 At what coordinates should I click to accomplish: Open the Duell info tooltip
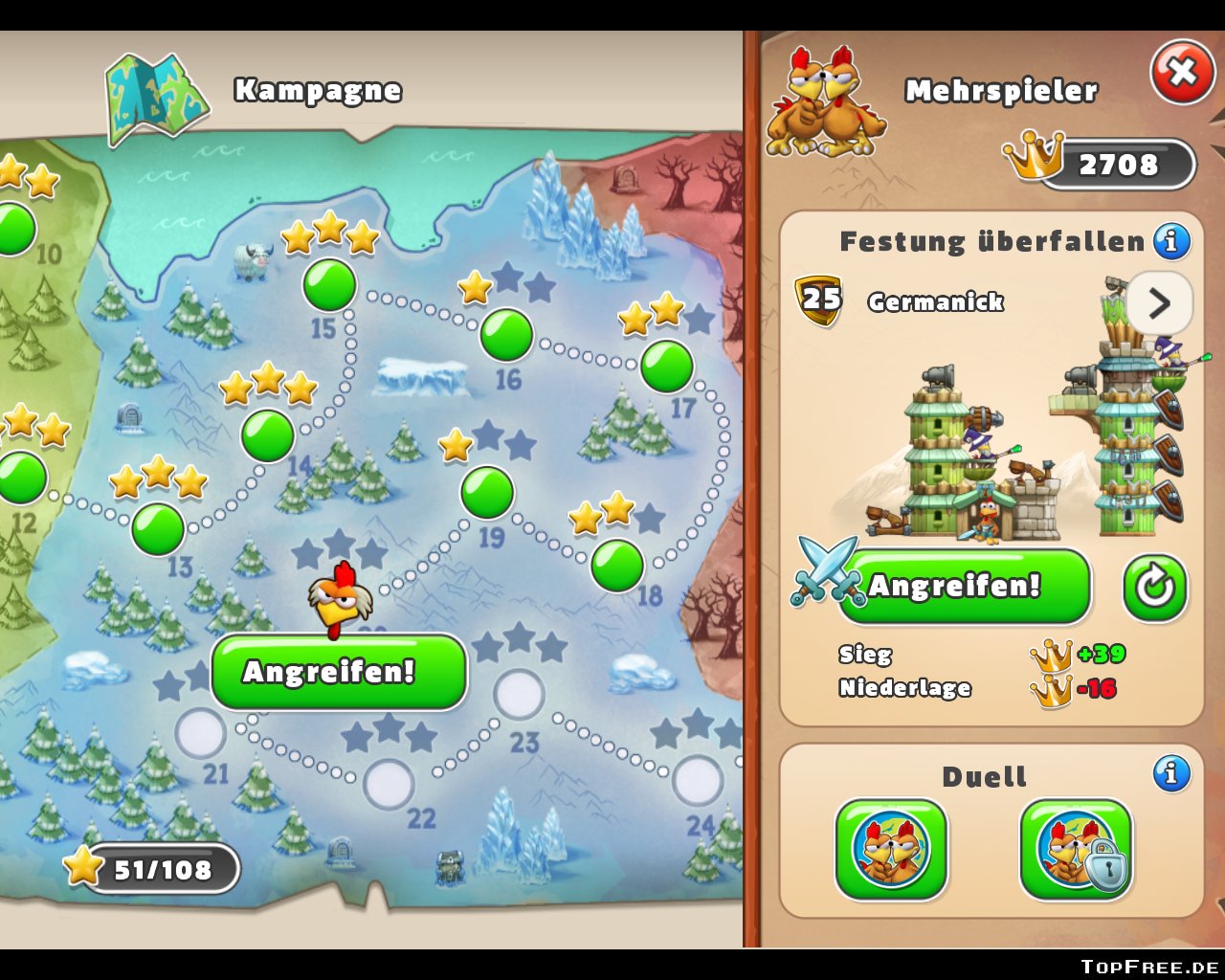pyautogui.click(x=1171, y=772)
